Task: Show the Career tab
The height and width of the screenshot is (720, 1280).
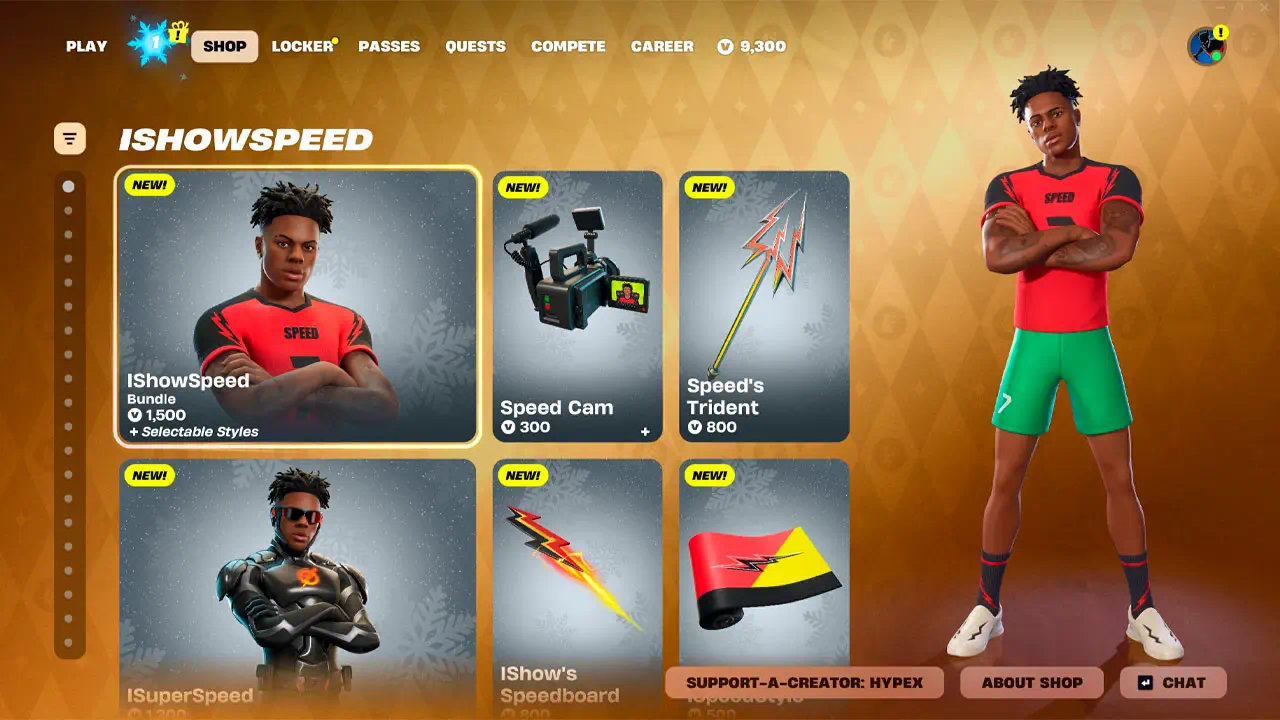Action: 662,46
